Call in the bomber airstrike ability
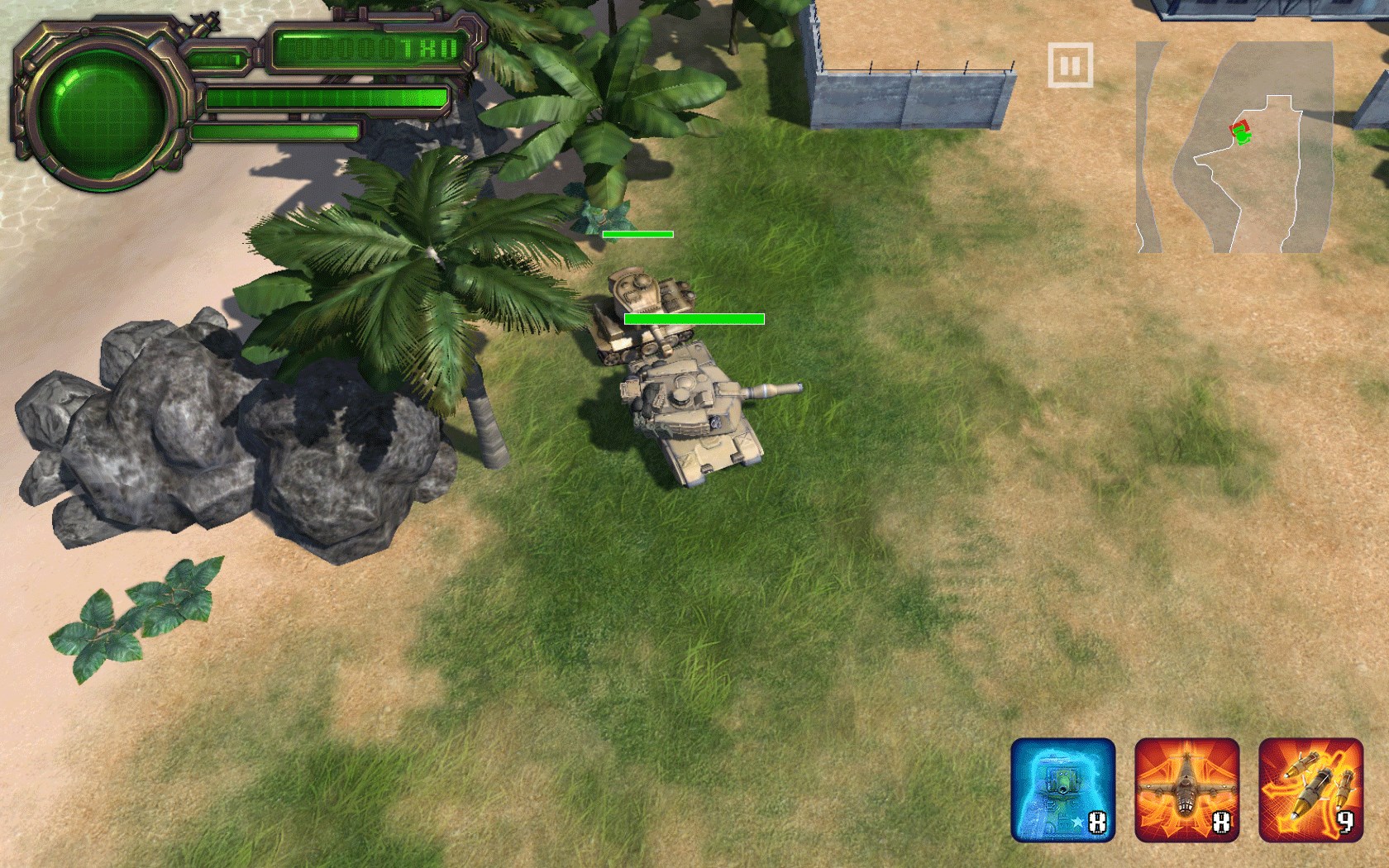Viewport: 1389px width, 868px height. 1186,789
